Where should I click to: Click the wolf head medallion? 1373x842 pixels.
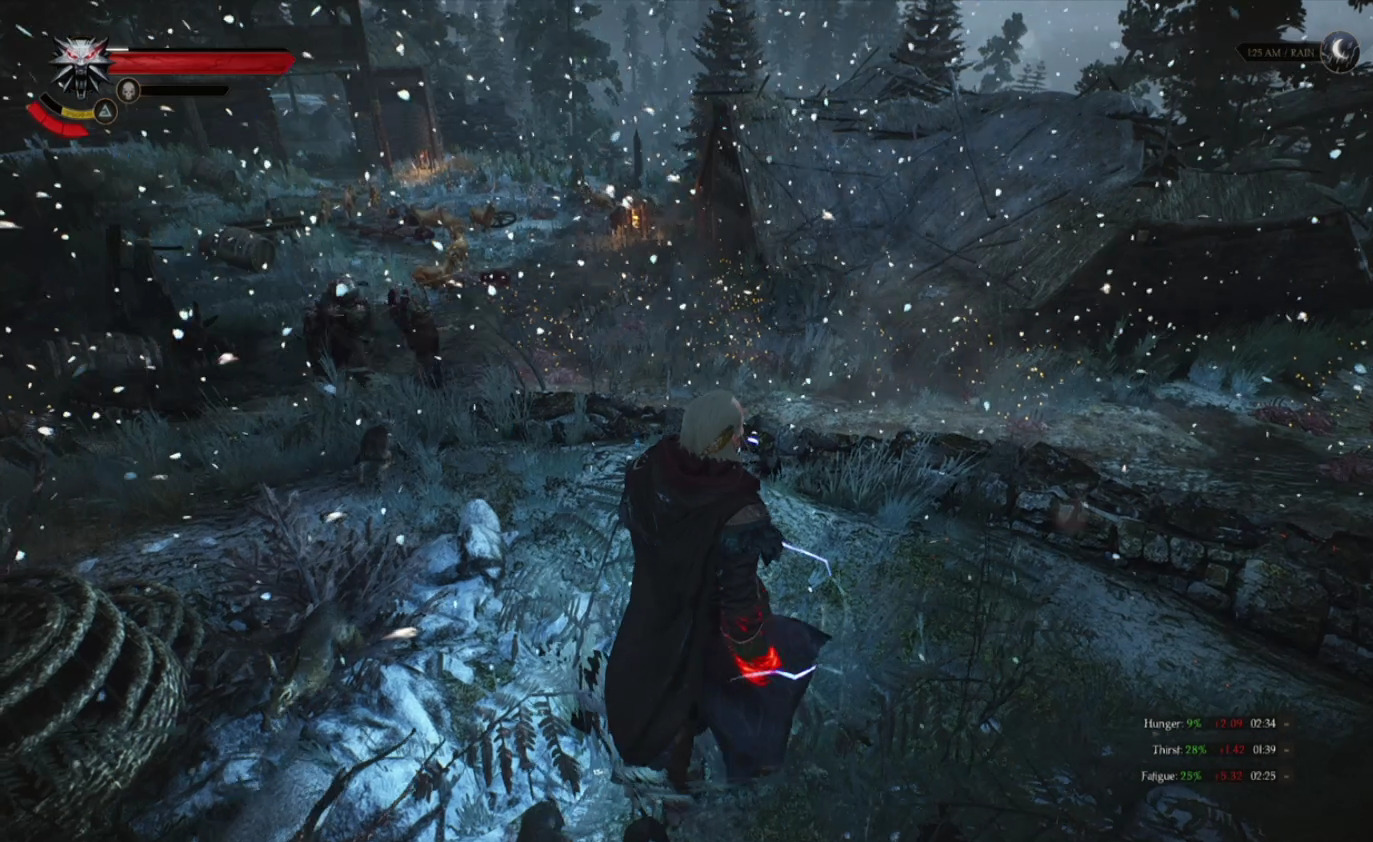tap(81, 64)
